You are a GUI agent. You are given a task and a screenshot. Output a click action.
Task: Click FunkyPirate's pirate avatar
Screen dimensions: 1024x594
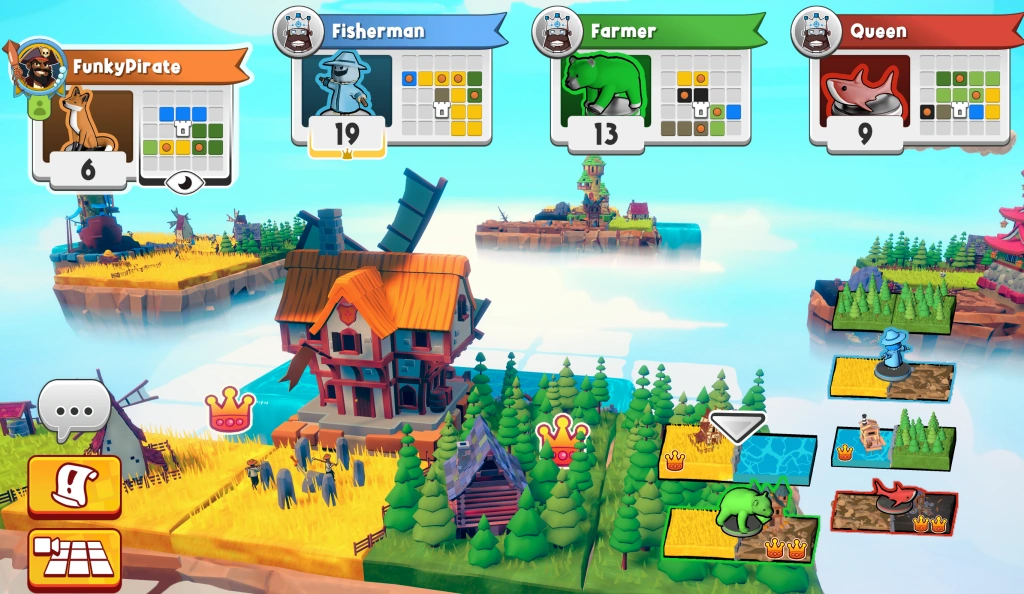pos(39,66)
